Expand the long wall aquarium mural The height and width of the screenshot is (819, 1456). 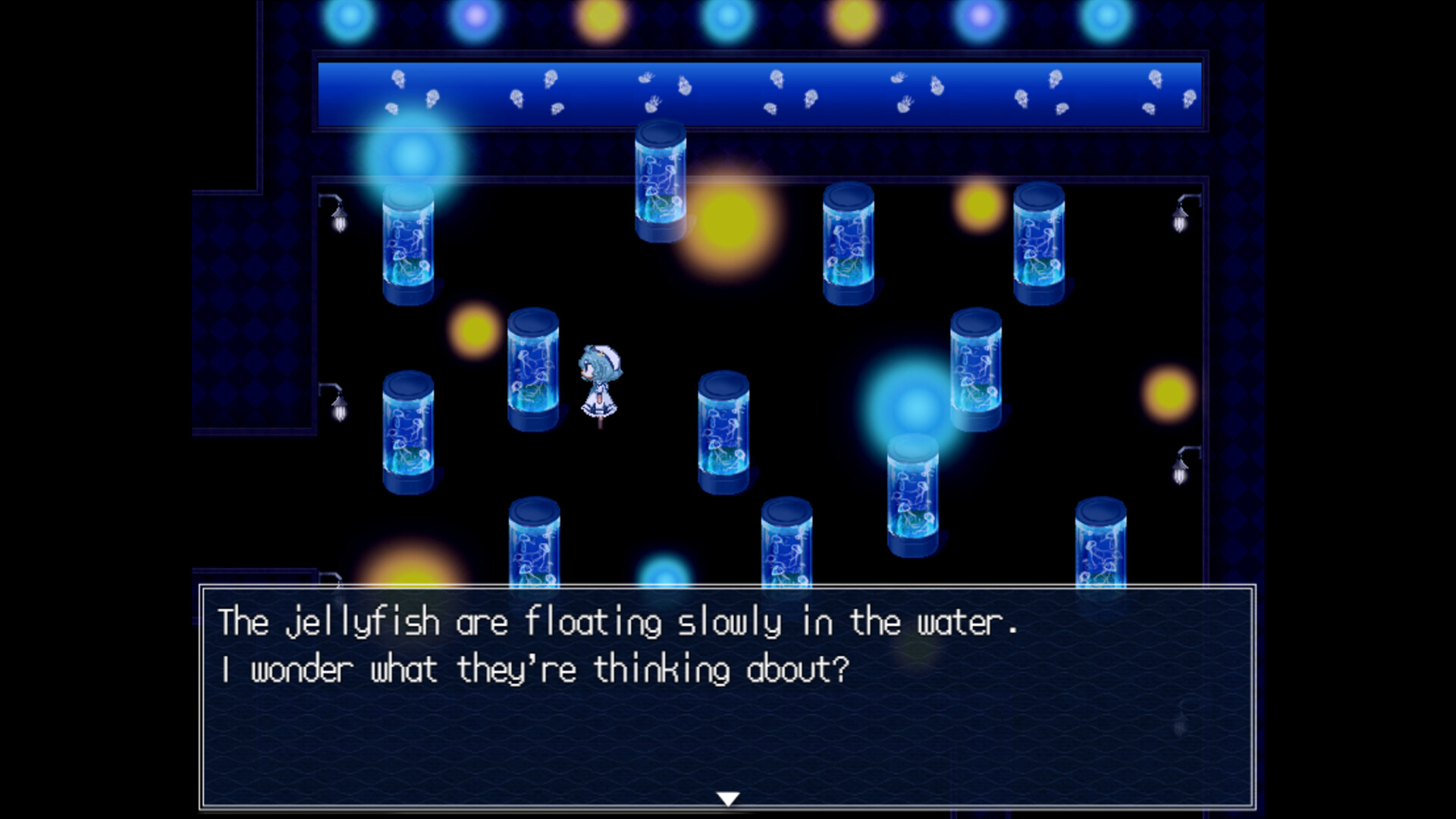758,91
